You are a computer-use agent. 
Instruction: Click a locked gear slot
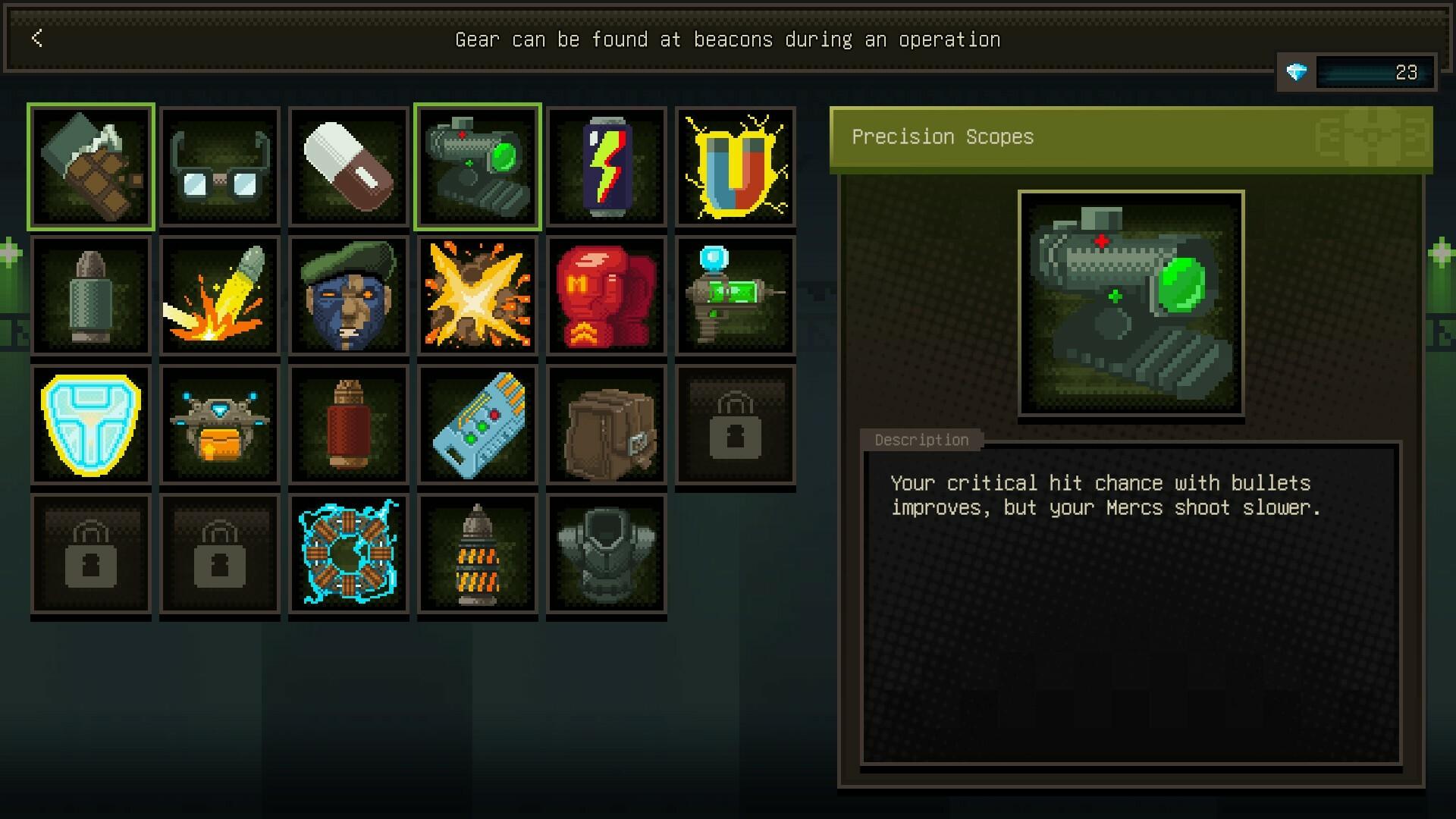point(735,424)
